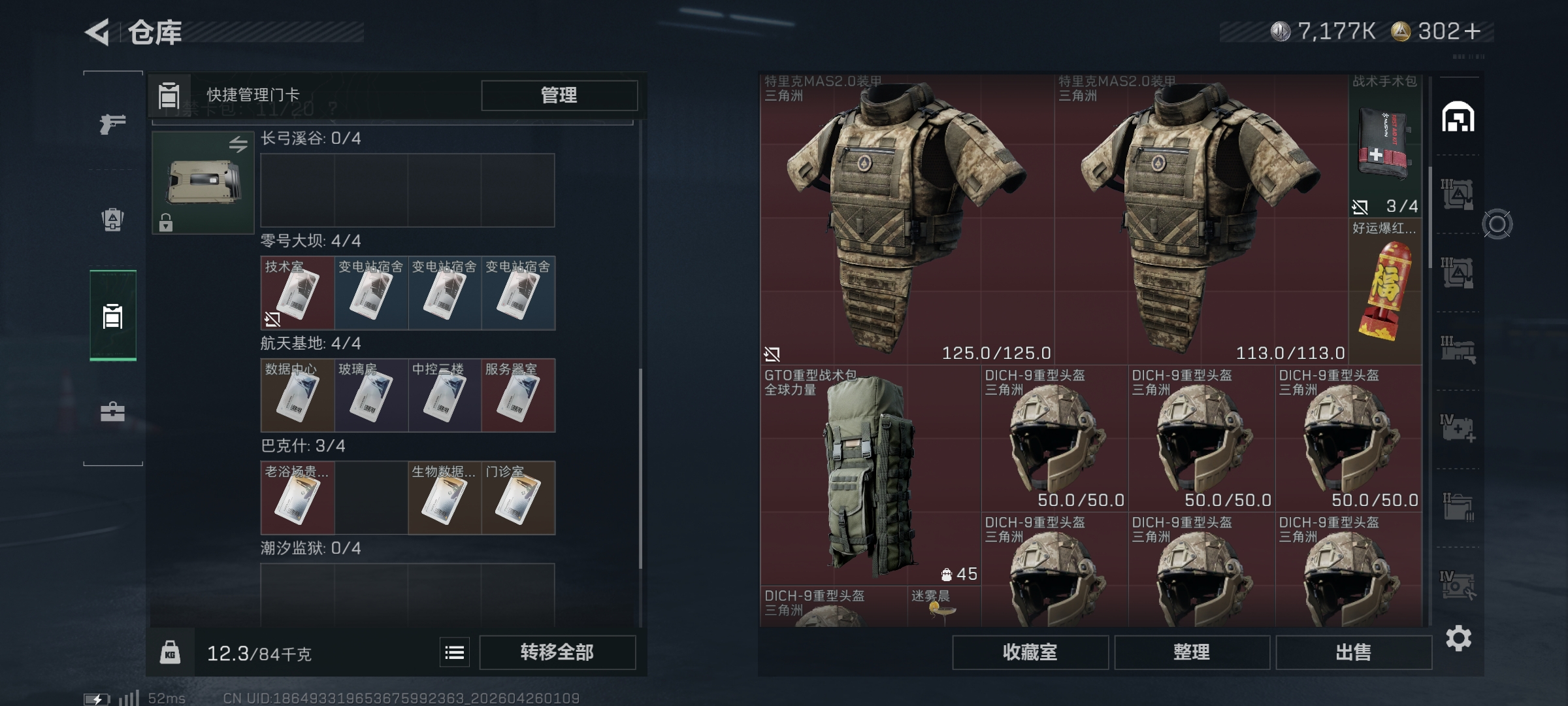Open the gear settings icon

(x=1458, y=638)
